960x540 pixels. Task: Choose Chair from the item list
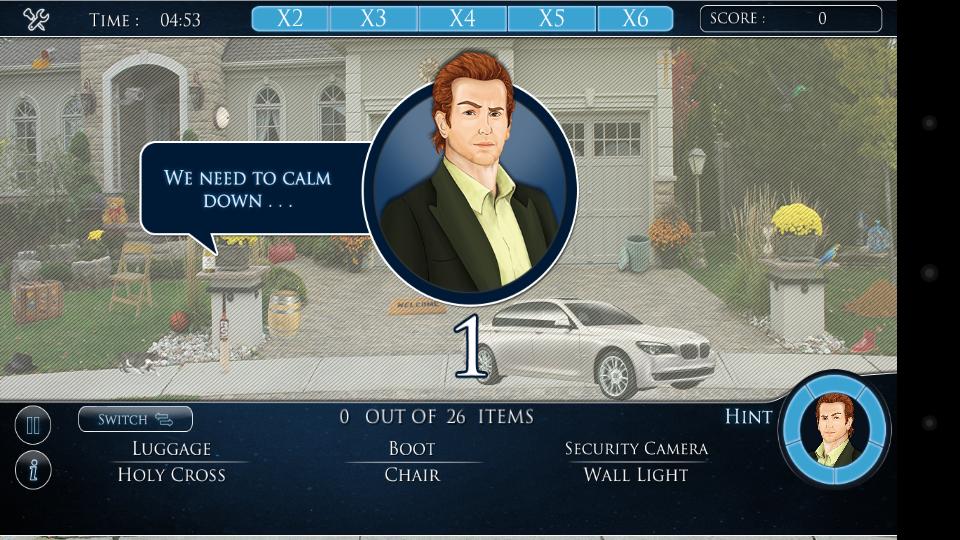[412, 475]
